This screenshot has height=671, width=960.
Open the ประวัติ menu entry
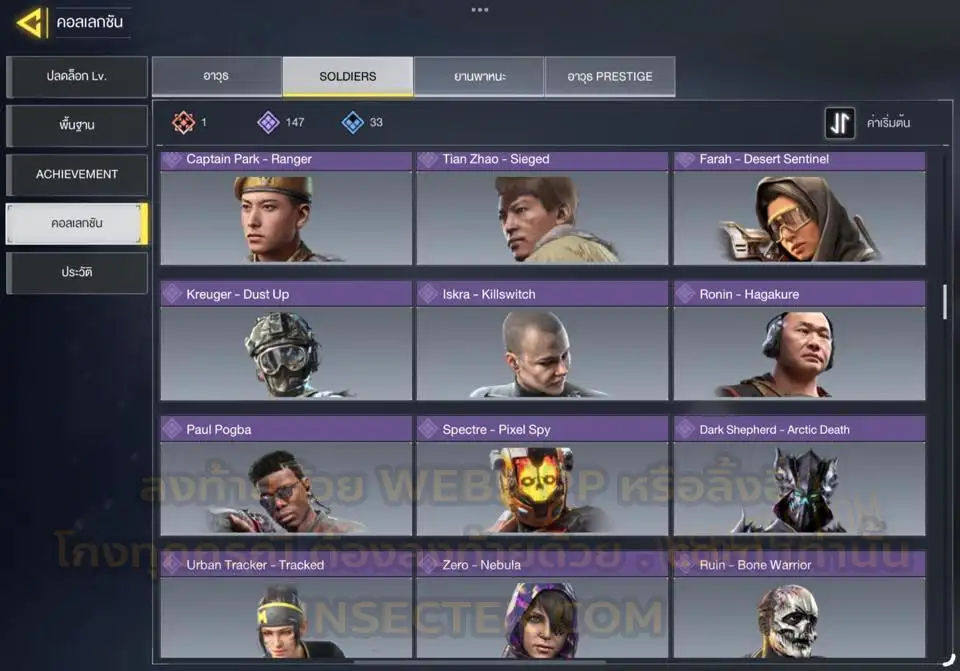(x=77, y=273)
